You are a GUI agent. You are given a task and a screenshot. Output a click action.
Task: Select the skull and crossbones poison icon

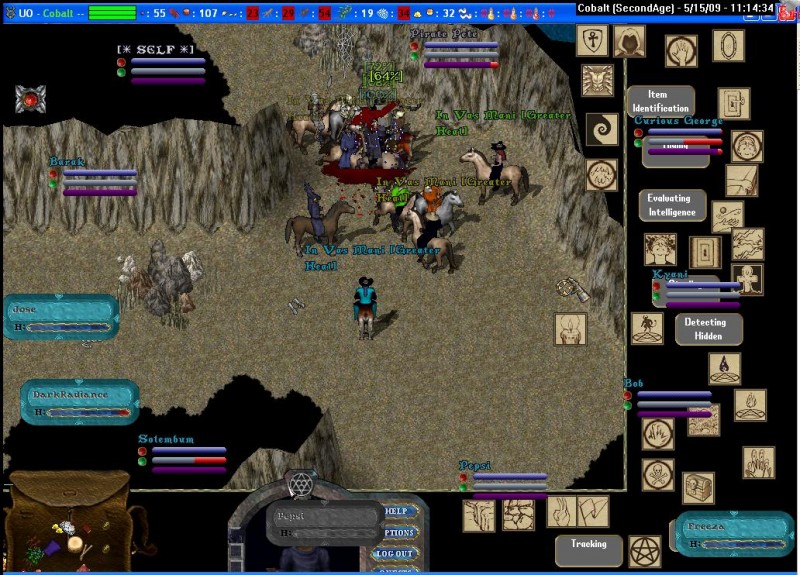tap(657, 472)
